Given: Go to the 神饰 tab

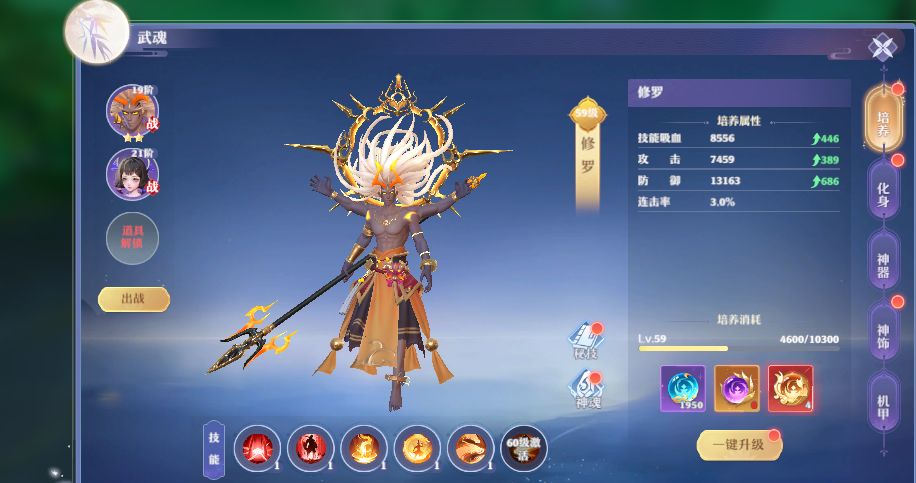Looking at the screenshot, I should 883,330.
